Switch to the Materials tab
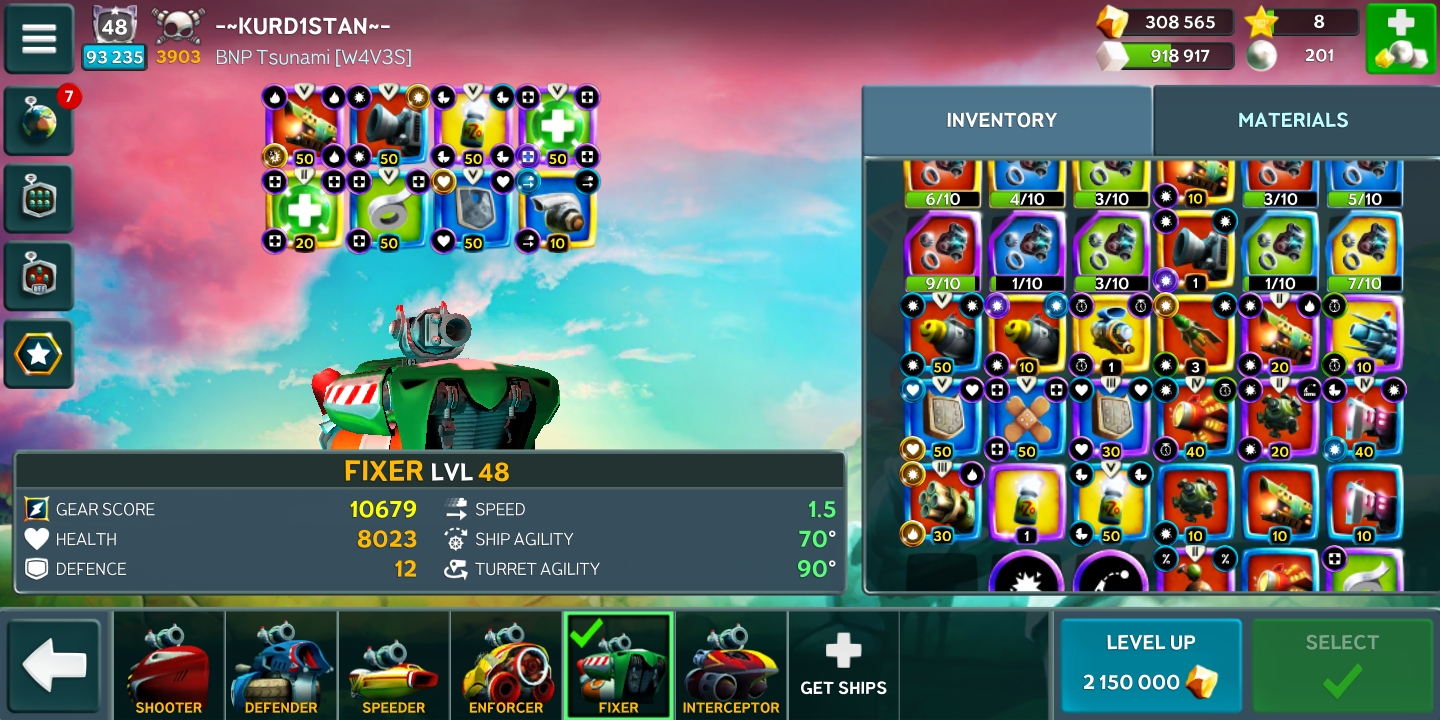The height and width of the screenshot is (720, 1440). [1293, 120]
